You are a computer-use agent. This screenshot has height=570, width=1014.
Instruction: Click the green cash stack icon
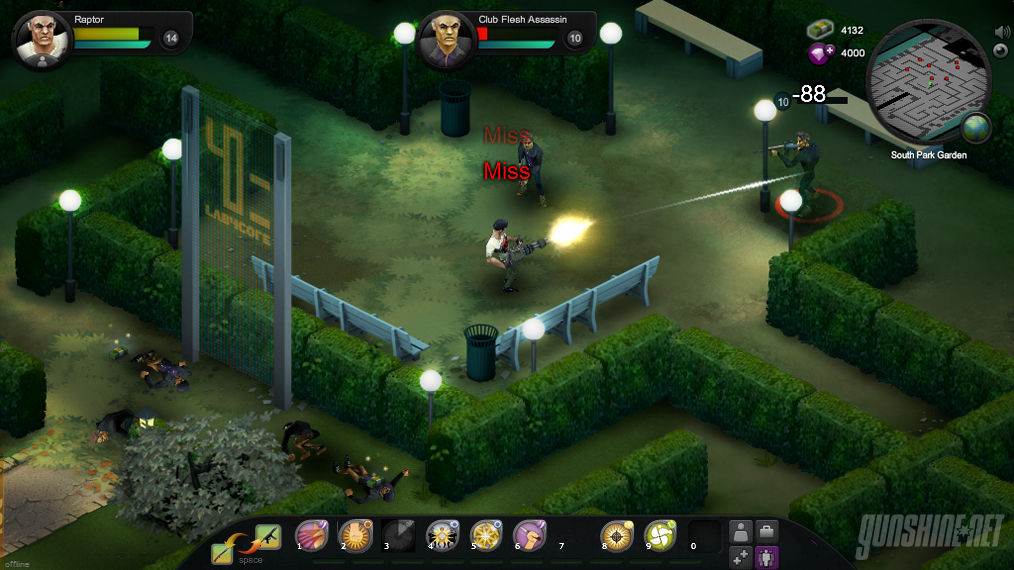coord(820,31)
